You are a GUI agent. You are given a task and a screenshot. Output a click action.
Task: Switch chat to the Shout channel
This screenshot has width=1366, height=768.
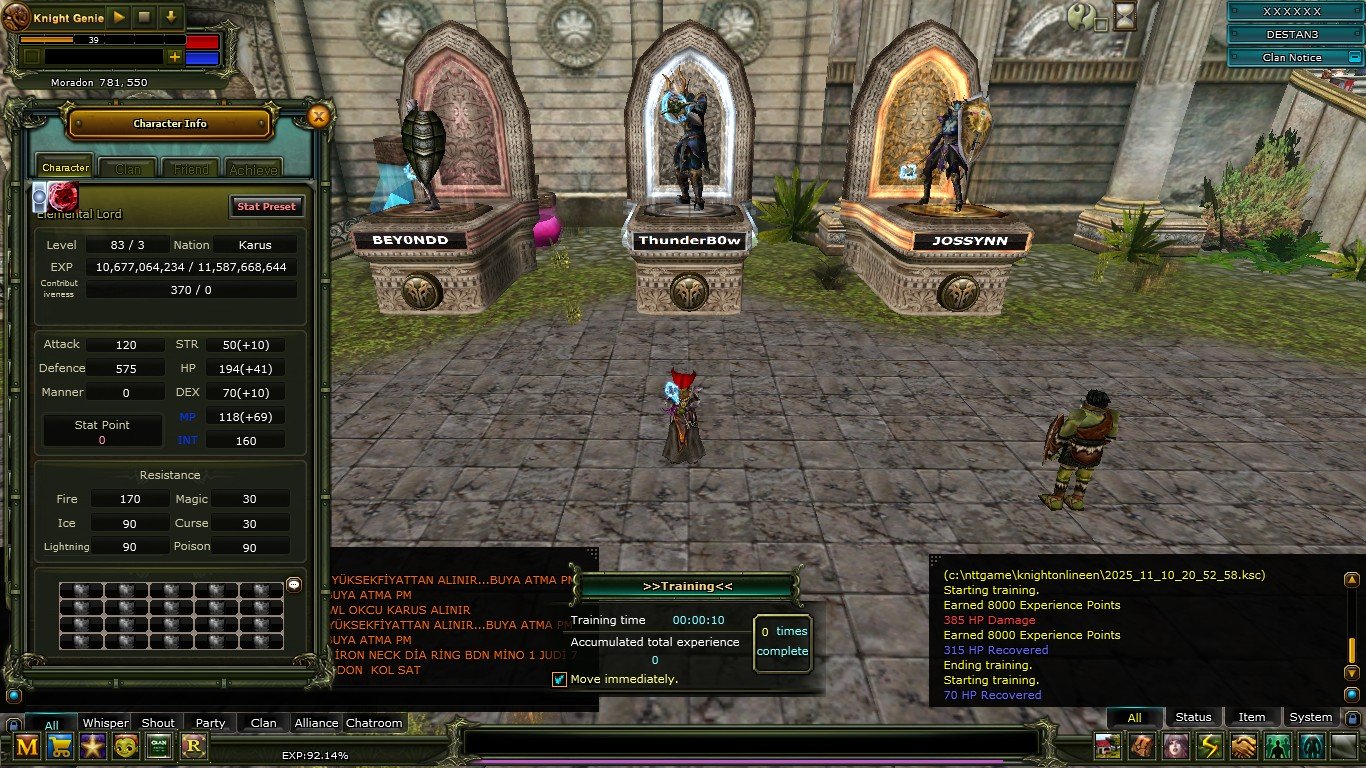(x=158, y=723)
